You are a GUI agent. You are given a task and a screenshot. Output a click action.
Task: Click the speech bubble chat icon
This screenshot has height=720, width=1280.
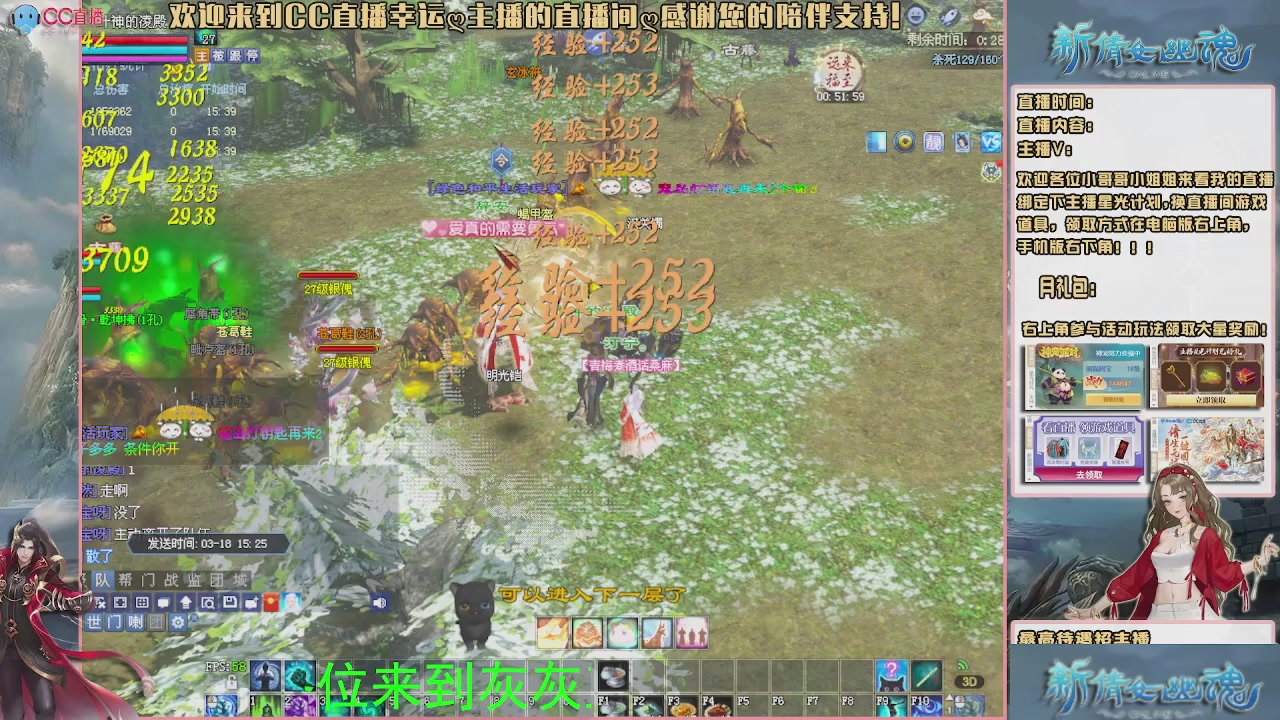point(163,602)
